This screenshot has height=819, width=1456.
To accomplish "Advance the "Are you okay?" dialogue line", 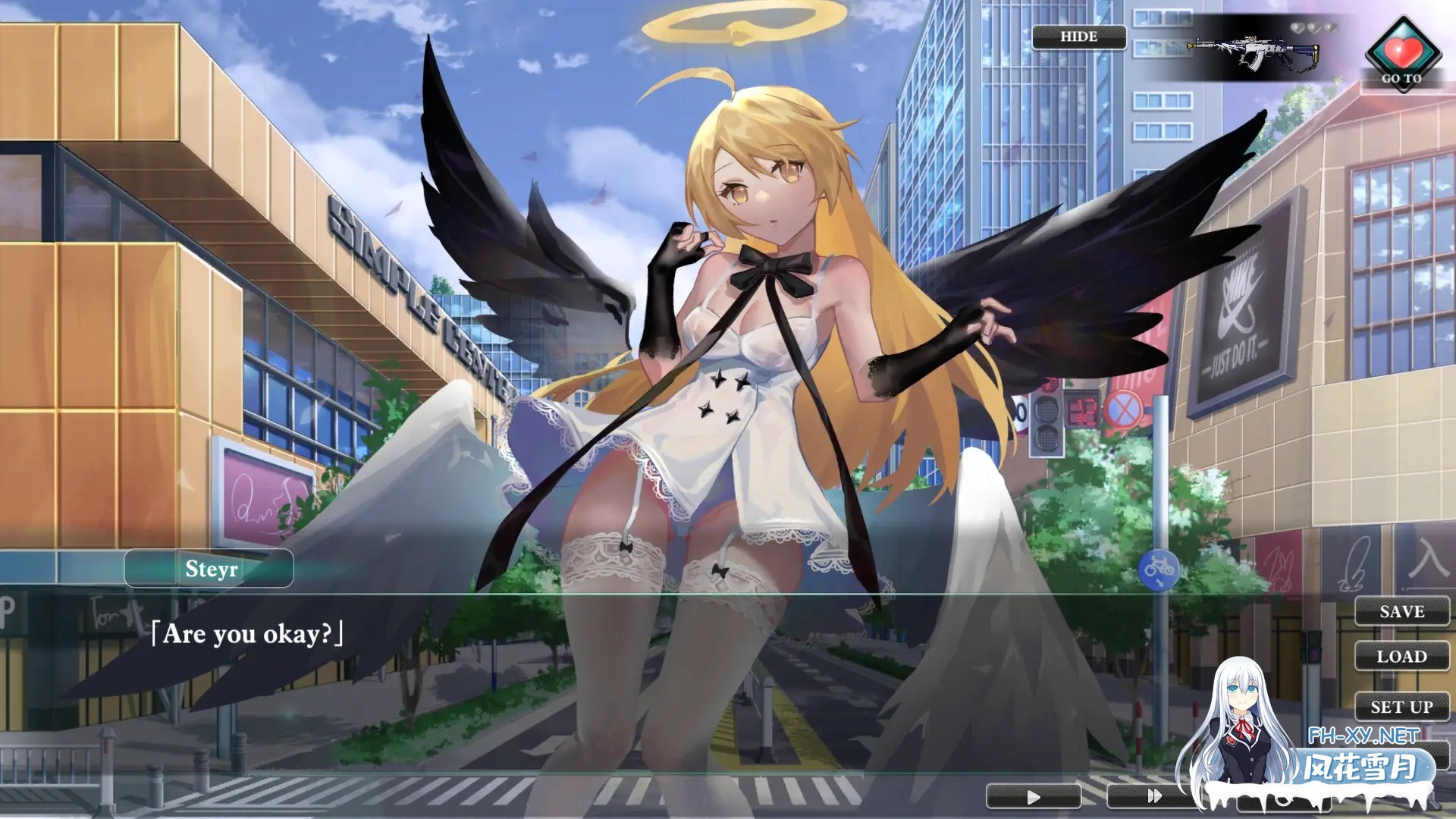I will click(x=247, y=634).
